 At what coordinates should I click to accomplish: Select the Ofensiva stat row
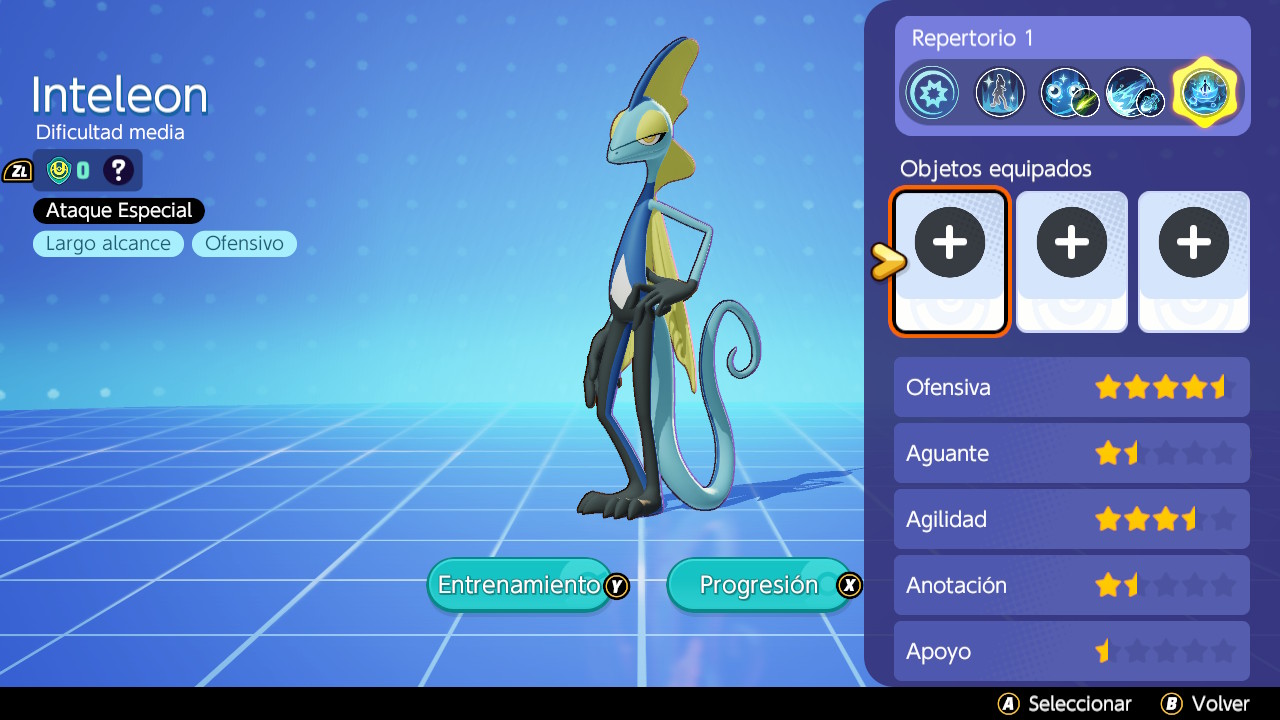pos(1071,387)
